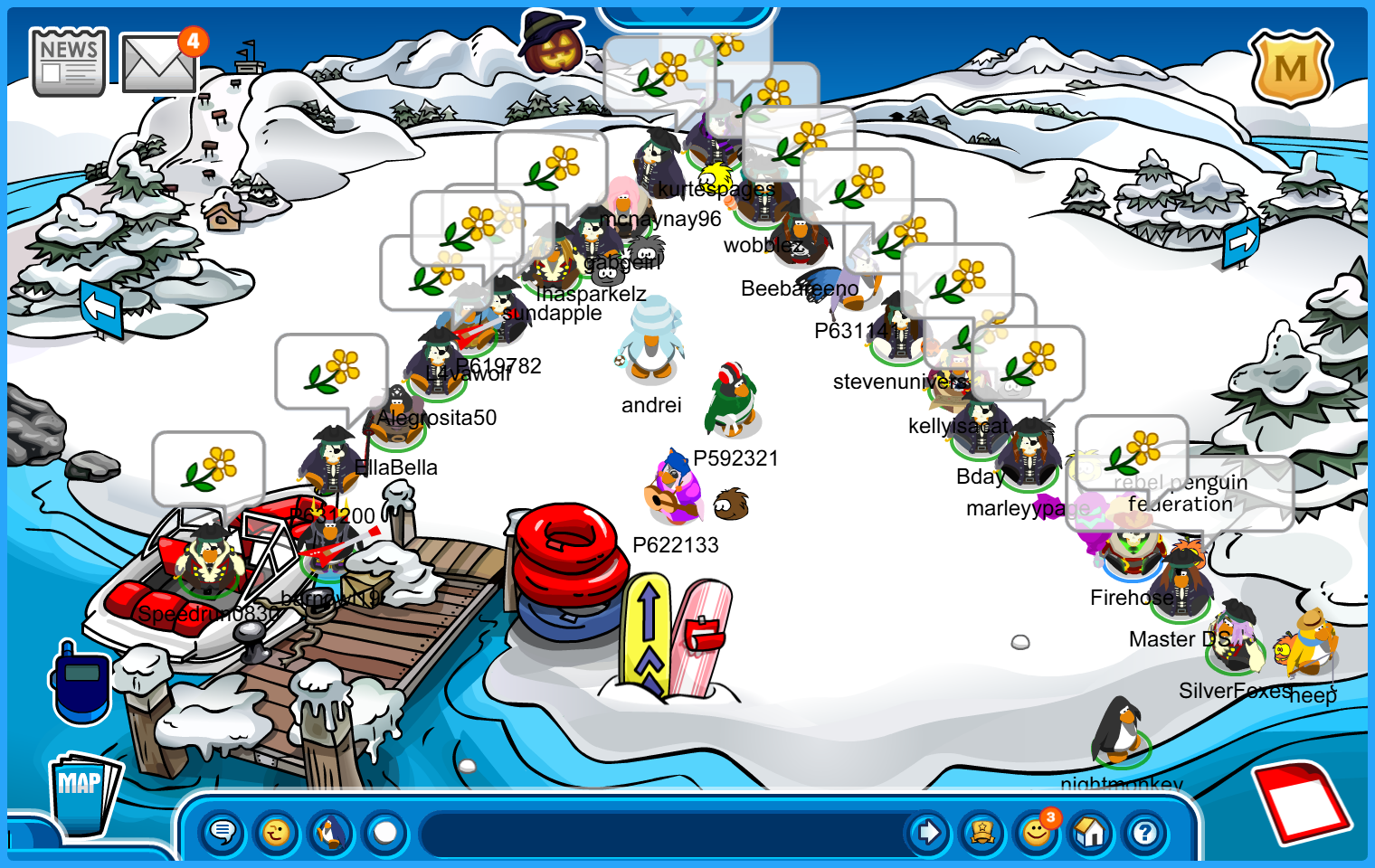Open the News newspaper

point(69,61)
